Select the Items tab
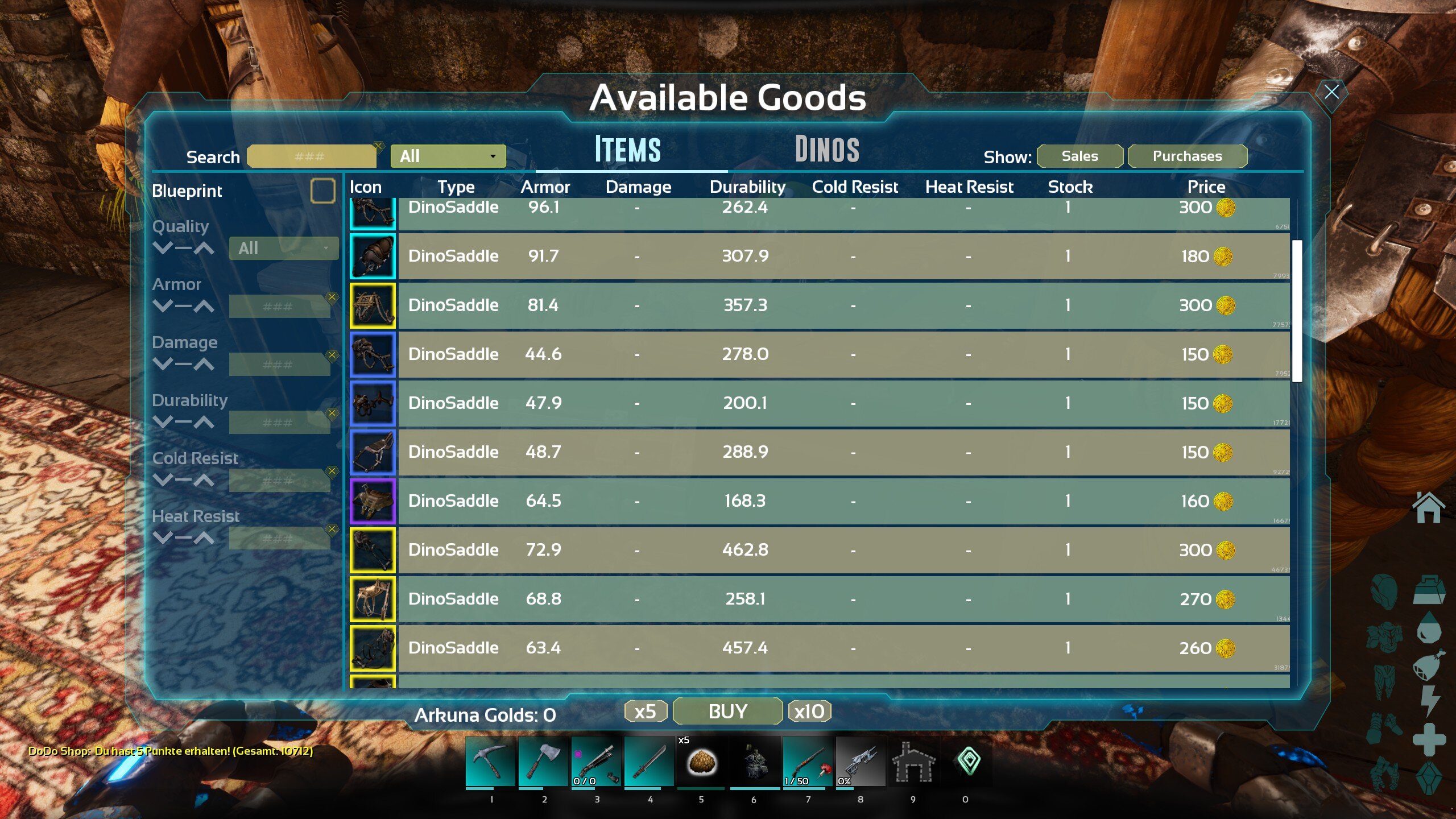This screenshot has height=819, width=1456. tap(627, 150)
